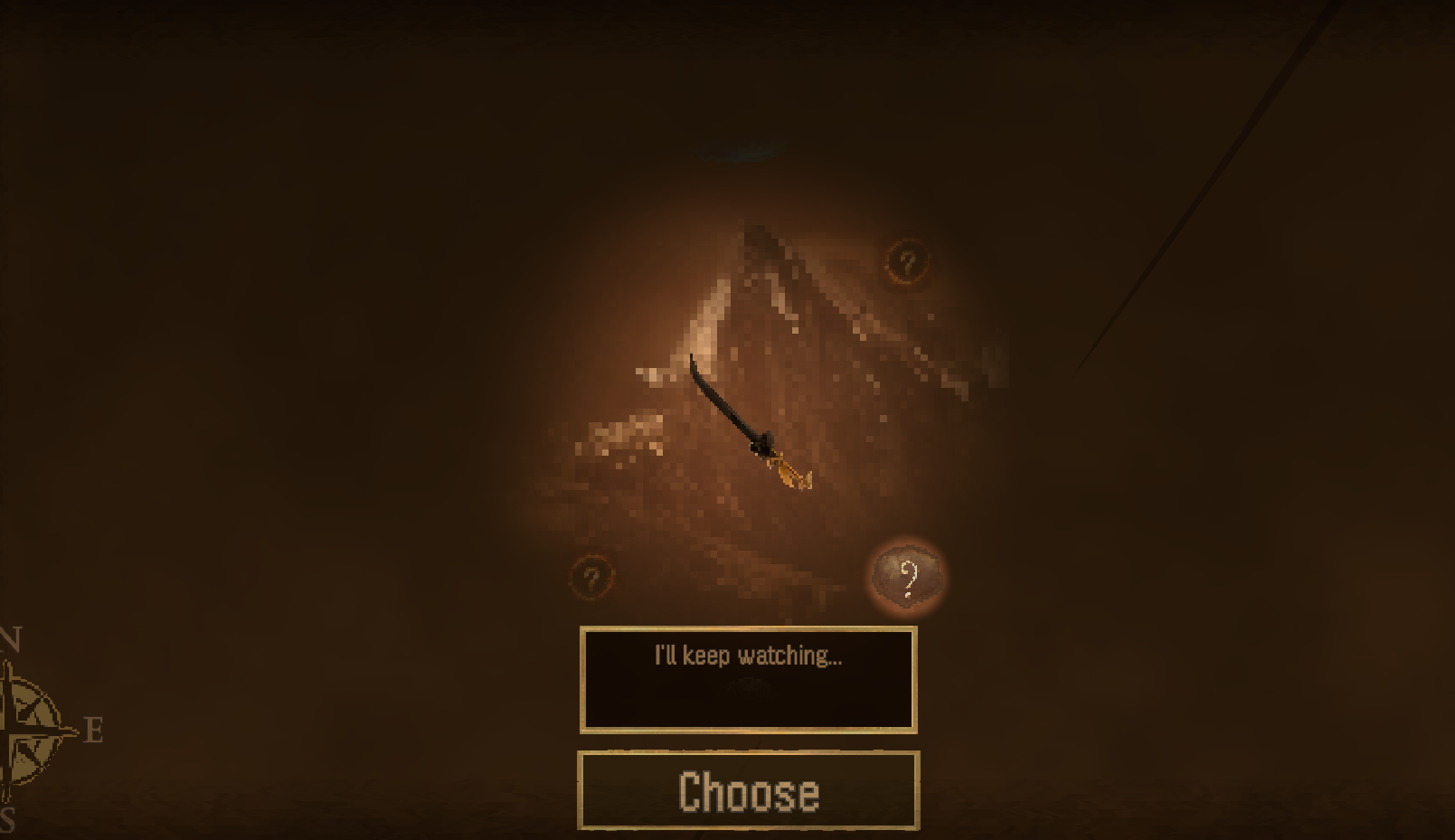Click the E letter beside the compass
1455x840 pixels.
coord(90,729)
